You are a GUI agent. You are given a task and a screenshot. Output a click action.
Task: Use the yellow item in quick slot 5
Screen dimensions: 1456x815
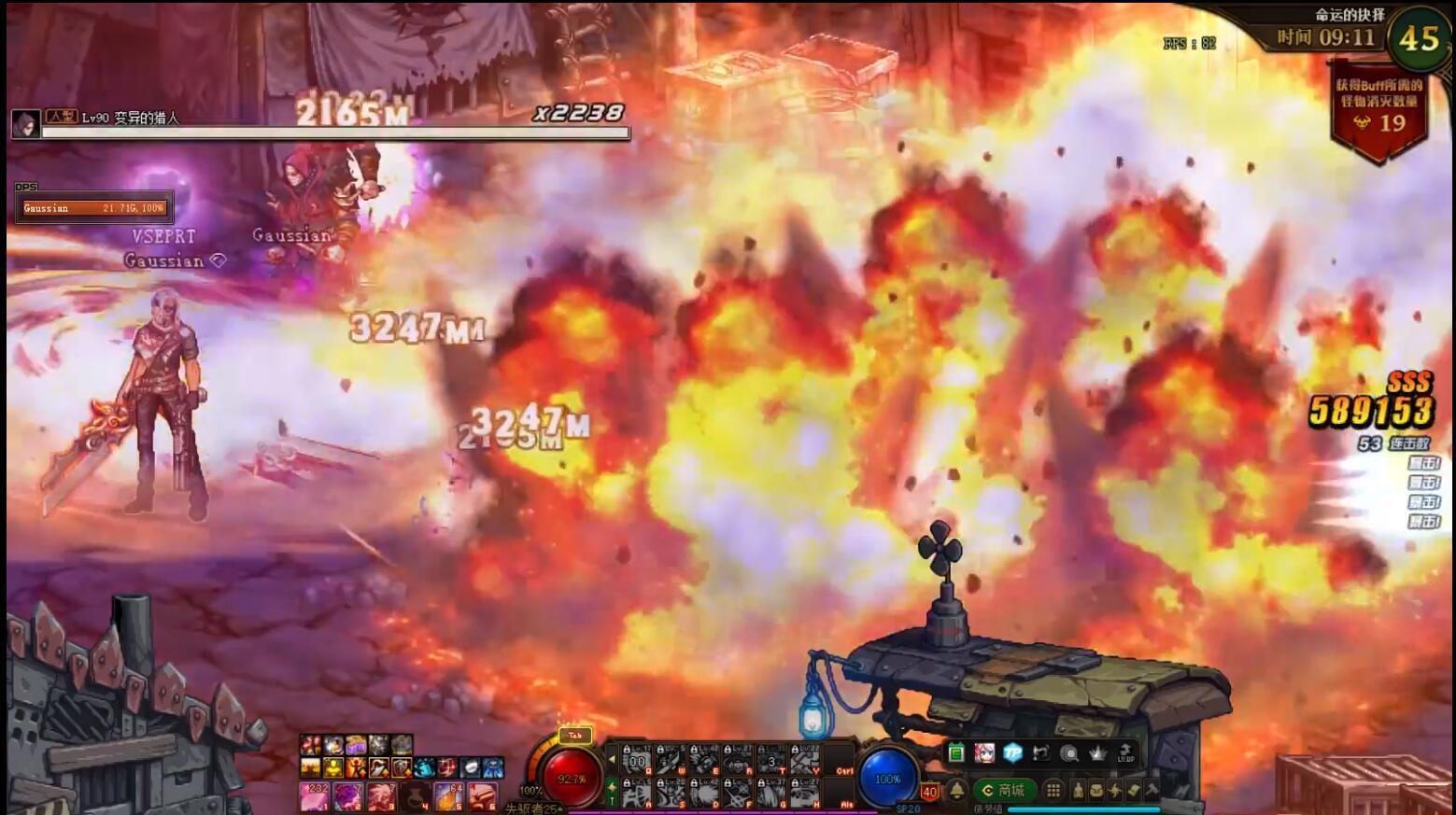tap(449, 795)
